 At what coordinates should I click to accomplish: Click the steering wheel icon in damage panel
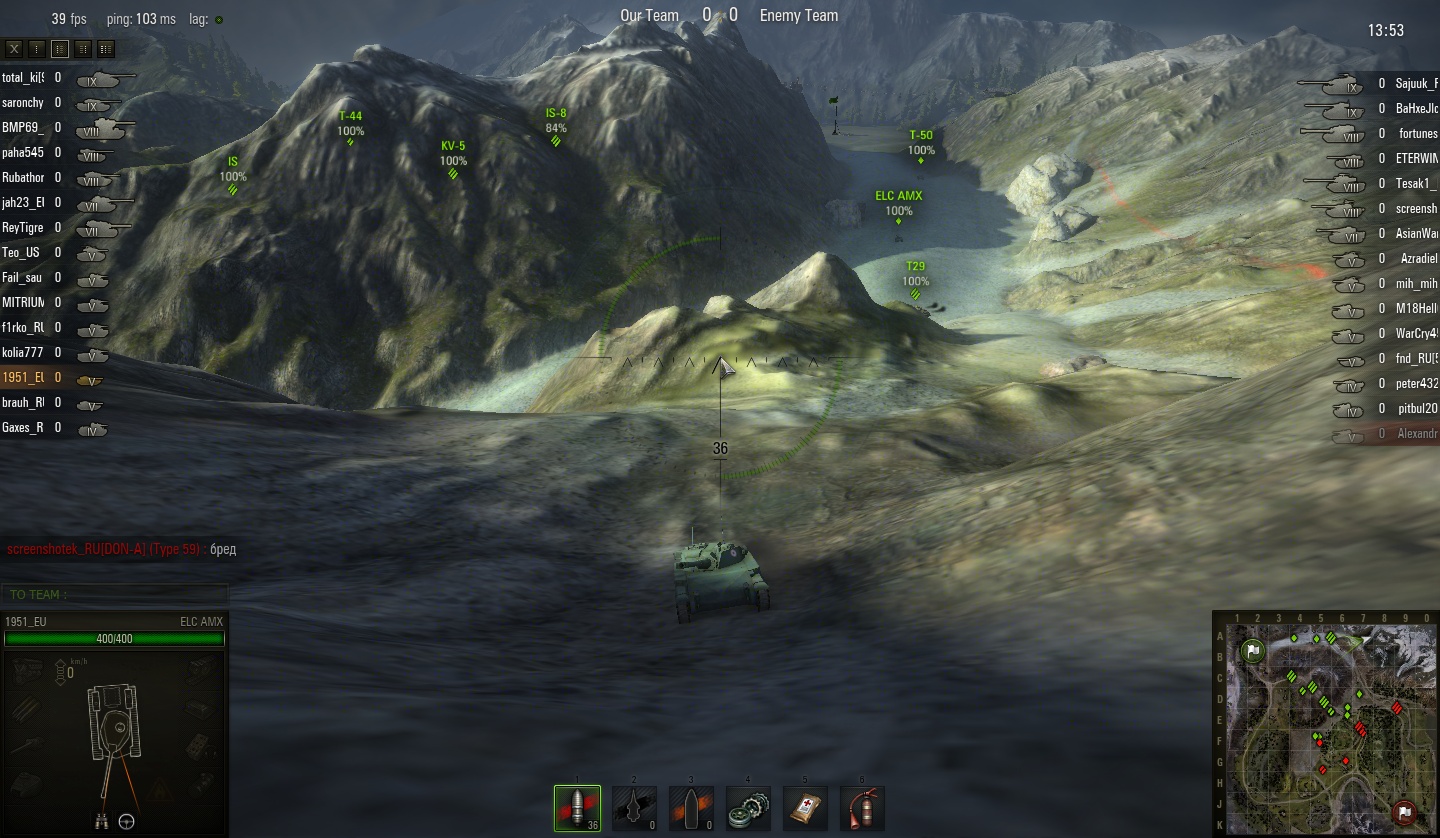(x=127, y=821)
